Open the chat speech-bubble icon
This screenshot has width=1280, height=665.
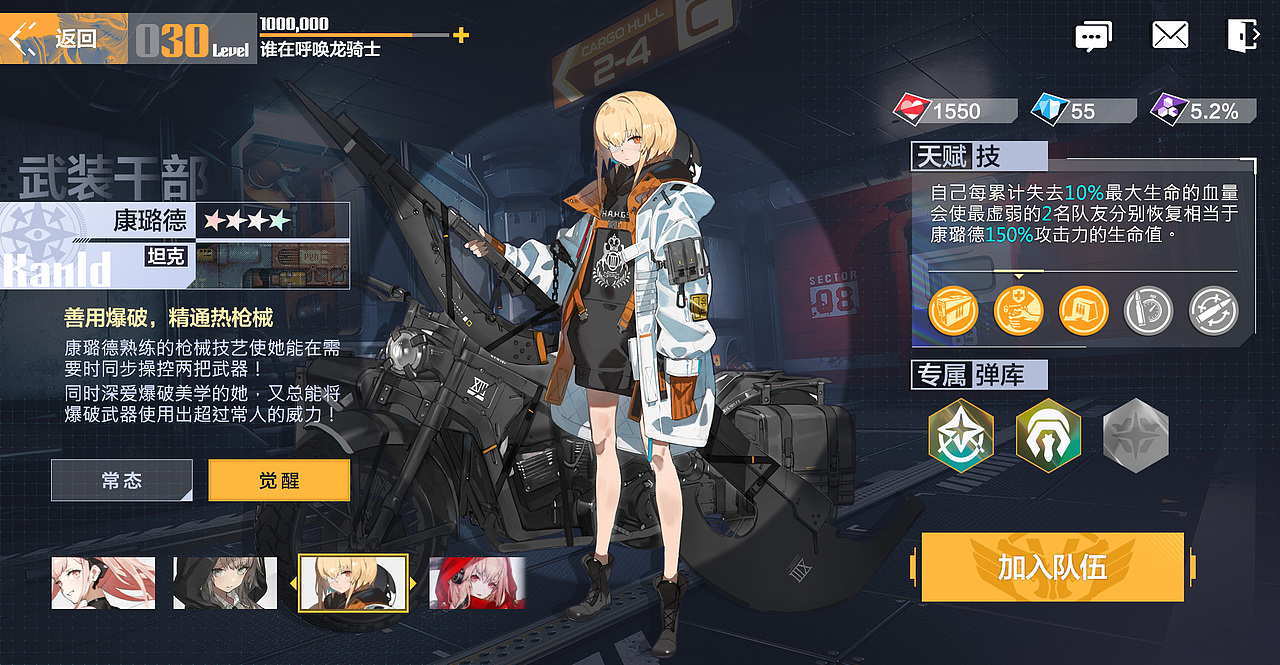point(1093,37)
